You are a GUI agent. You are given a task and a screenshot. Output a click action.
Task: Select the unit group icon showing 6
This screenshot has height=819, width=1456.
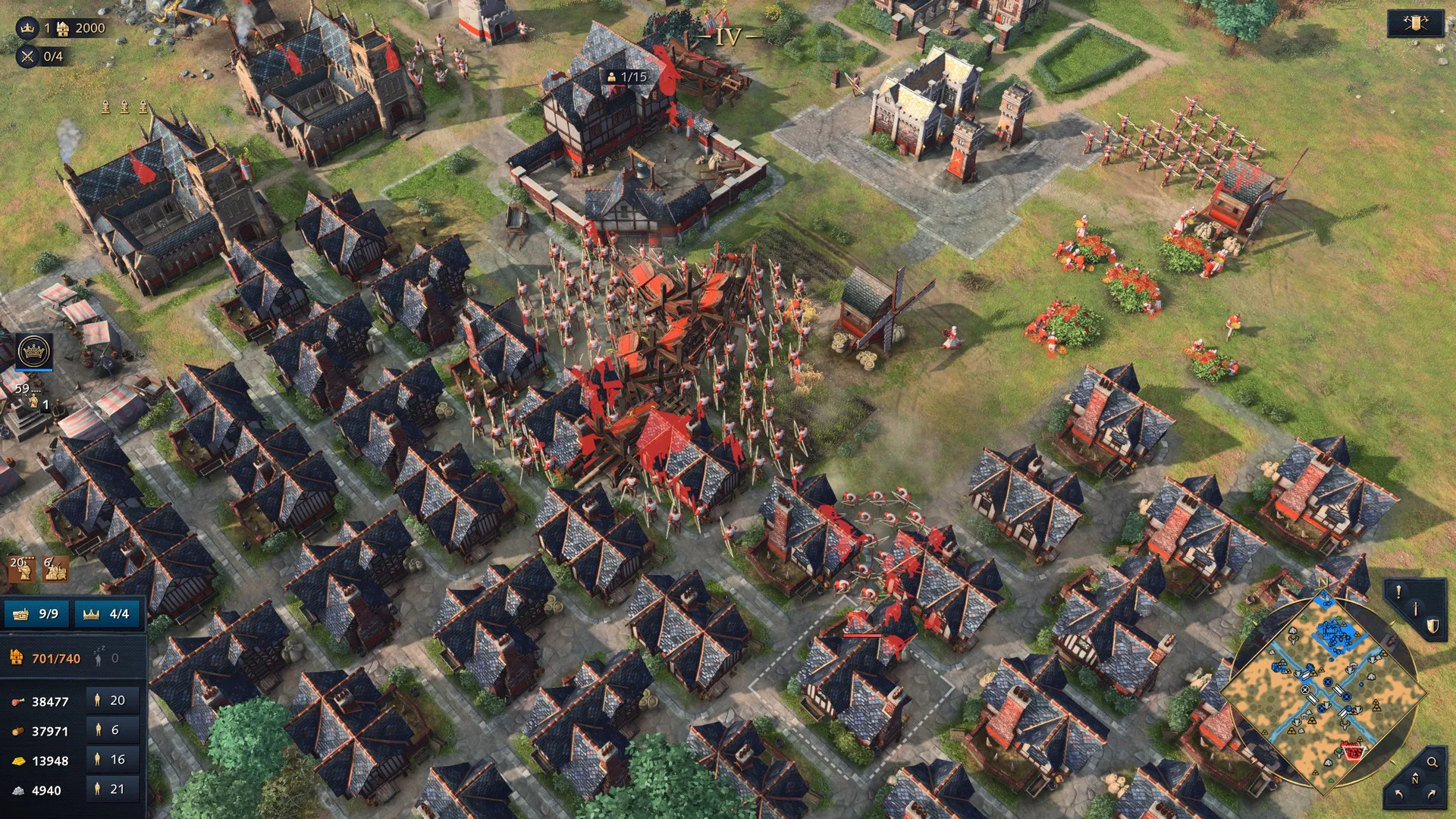tap(55, 569)
